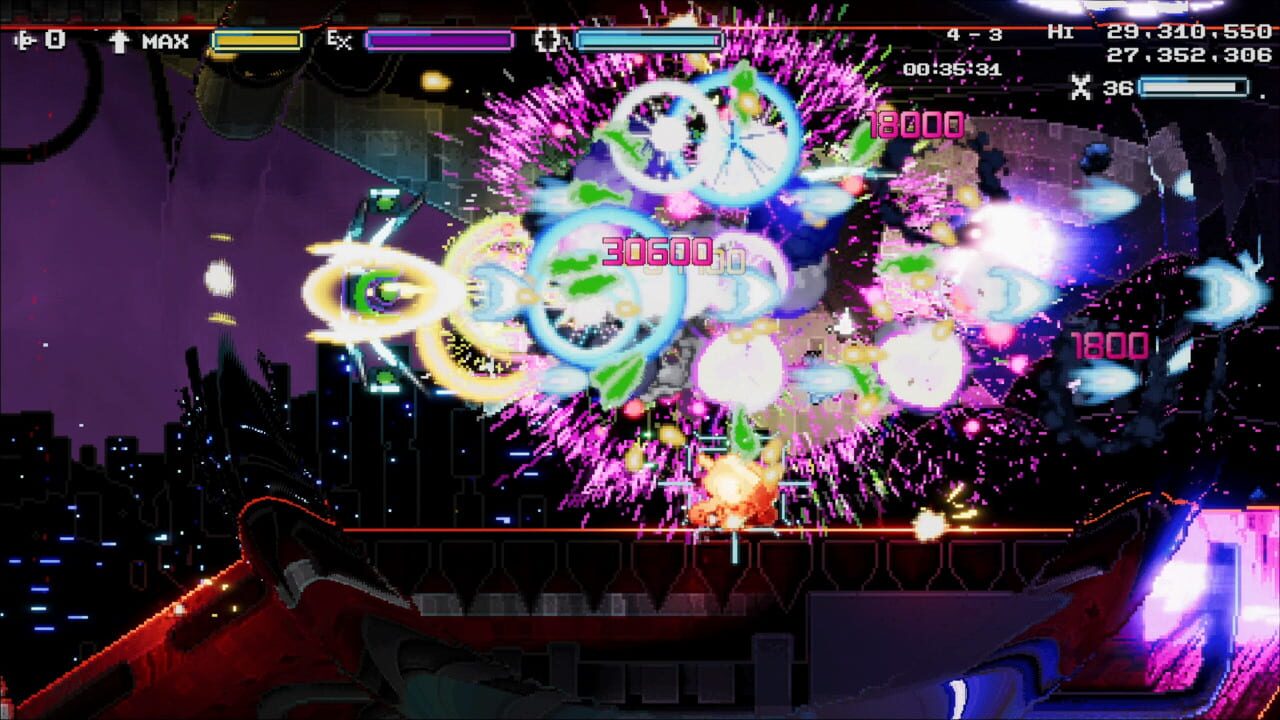Screen dimensions: 1280x720
Task: Click the MAX power arrow icon
Action: [x=120, y=41]
